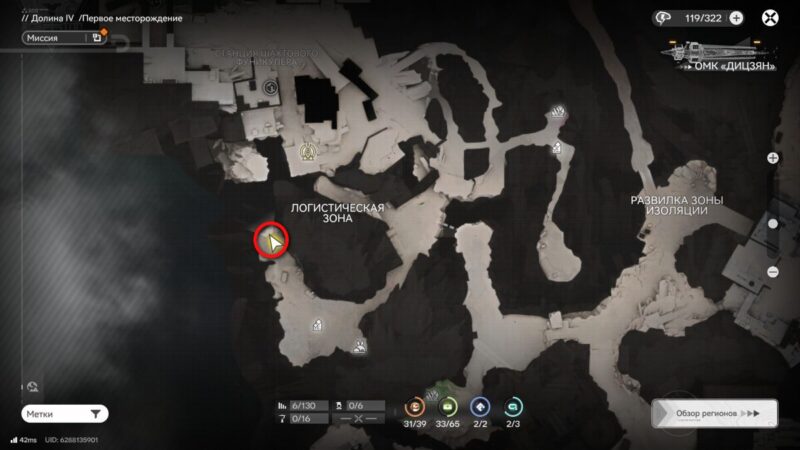
Task: Select the golden marker above Логистическая зона
Action: [307, 152]
